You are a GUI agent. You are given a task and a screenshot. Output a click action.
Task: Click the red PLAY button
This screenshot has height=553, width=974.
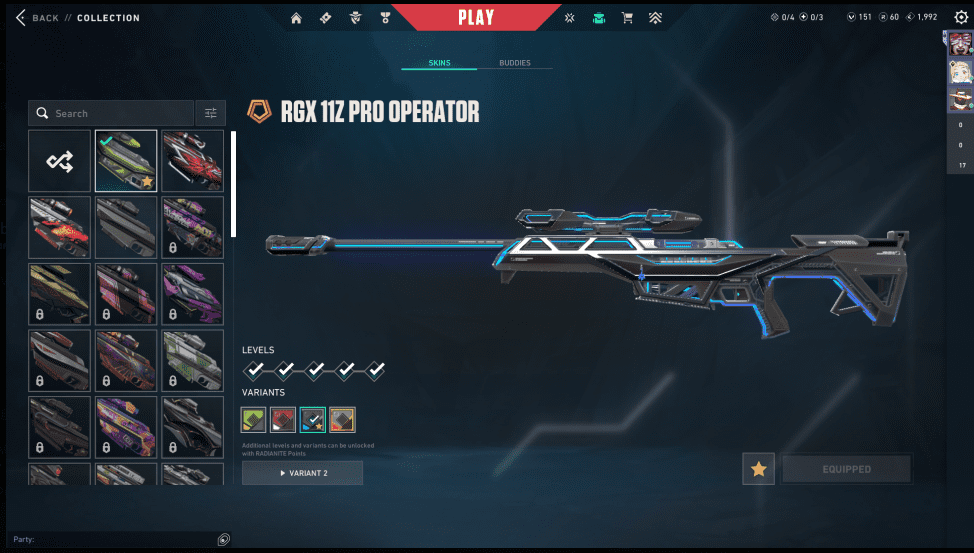click(476, 17)
